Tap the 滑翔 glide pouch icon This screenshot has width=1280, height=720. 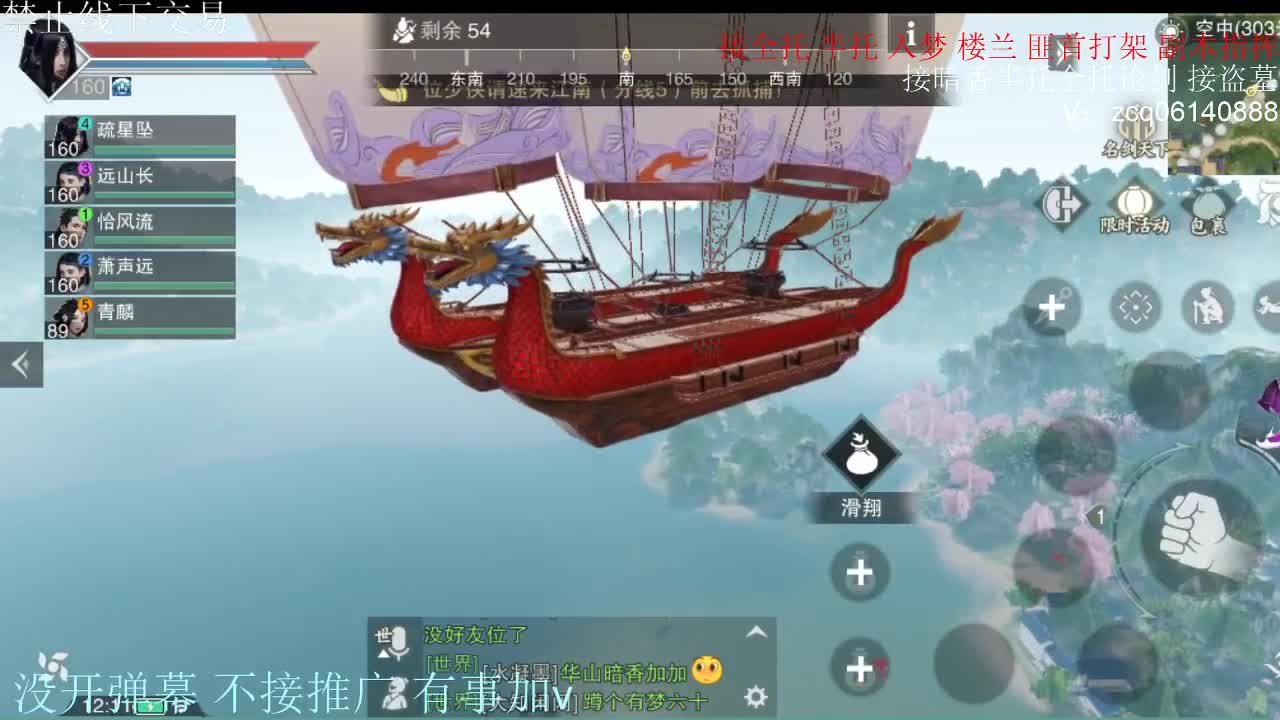(860, 460)
